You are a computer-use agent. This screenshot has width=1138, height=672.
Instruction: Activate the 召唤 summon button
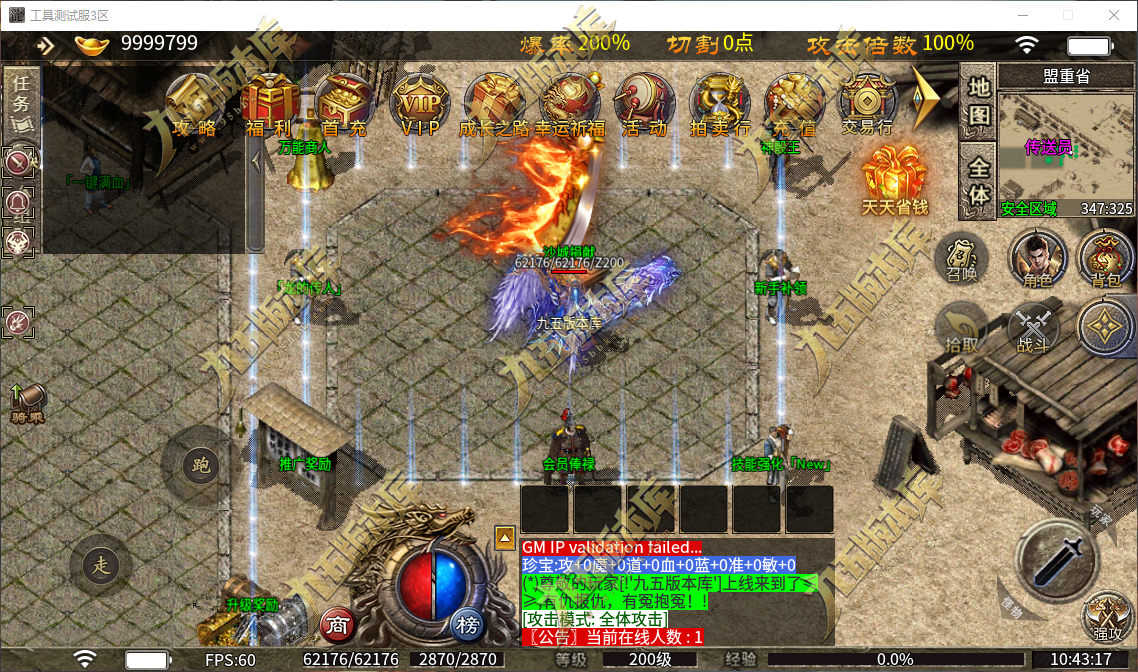961,258
